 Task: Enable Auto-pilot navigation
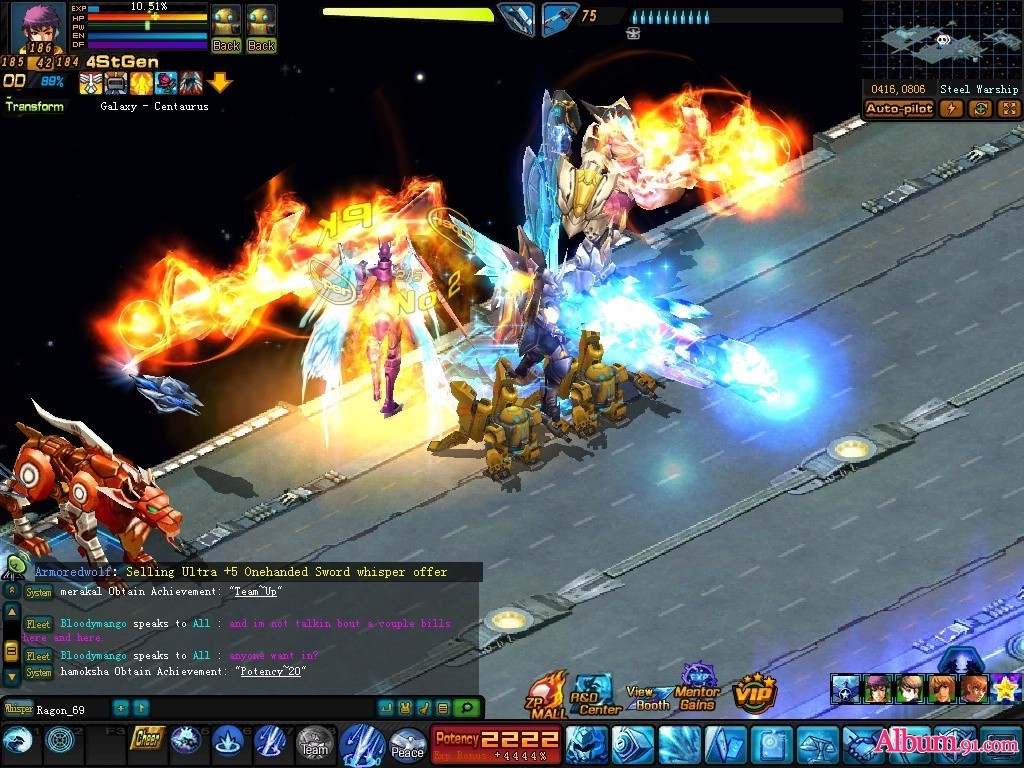[899, 109]
